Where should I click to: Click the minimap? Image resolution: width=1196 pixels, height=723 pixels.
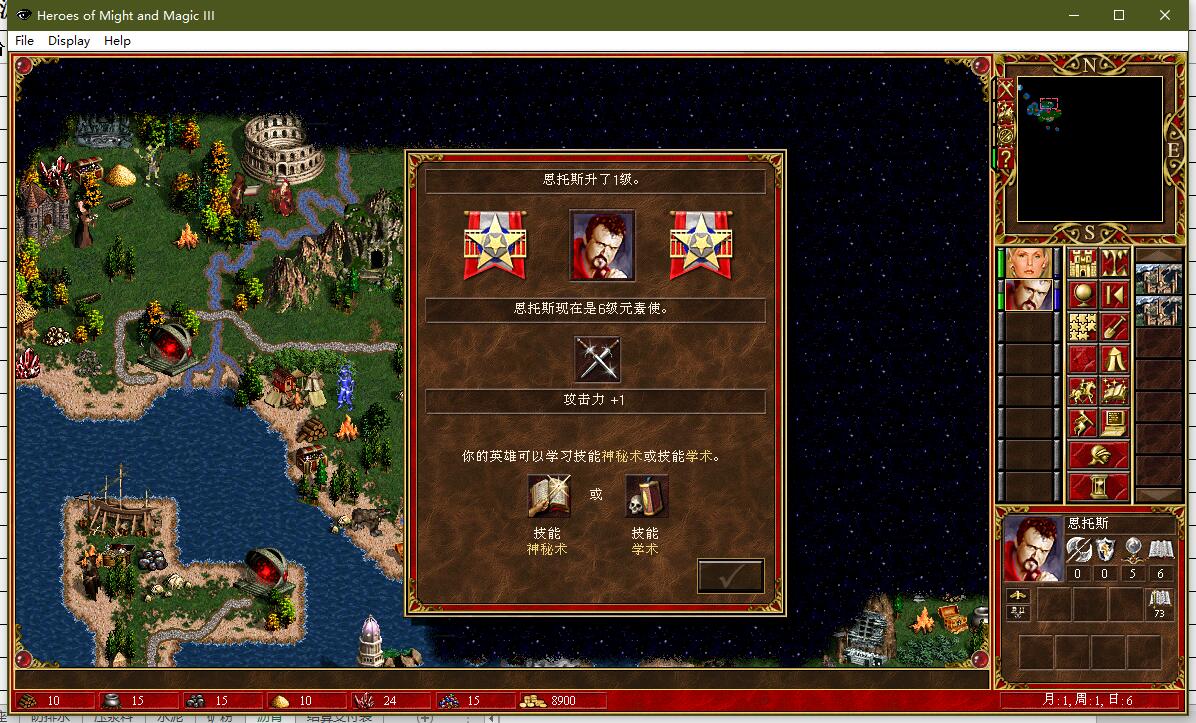coord(1089,149)
